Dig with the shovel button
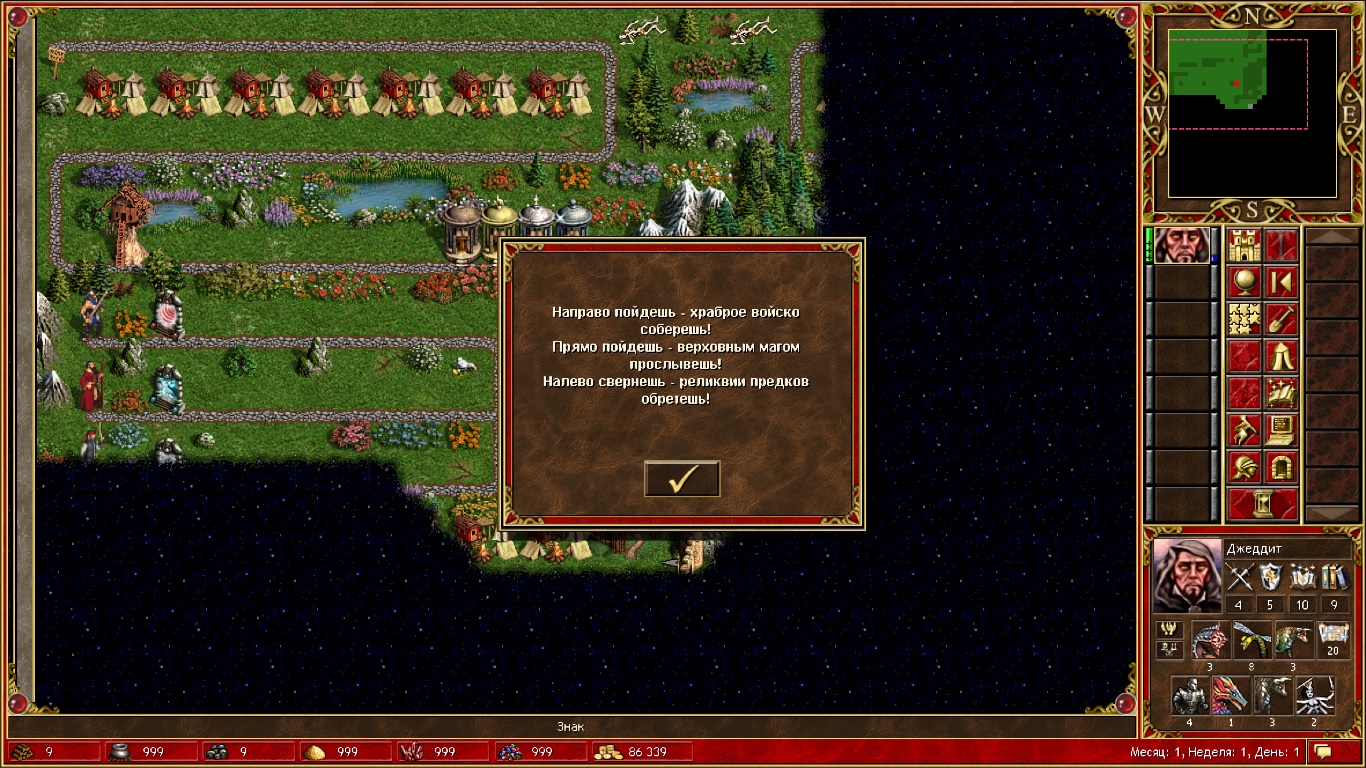This screenshot has width=1366, height=768. (1281, 320)
